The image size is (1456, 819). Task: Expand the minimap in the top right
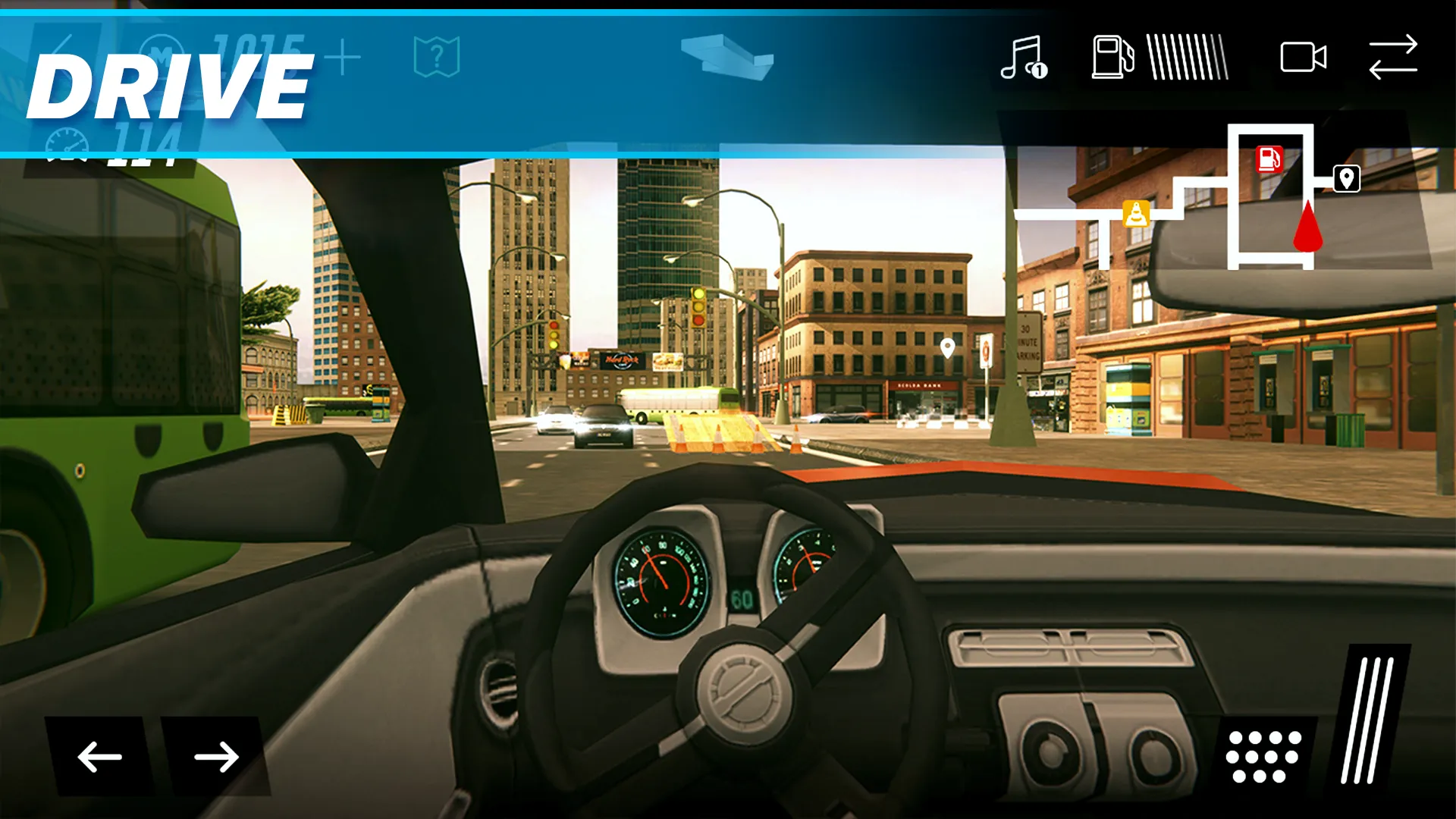tap(1228, 190)
